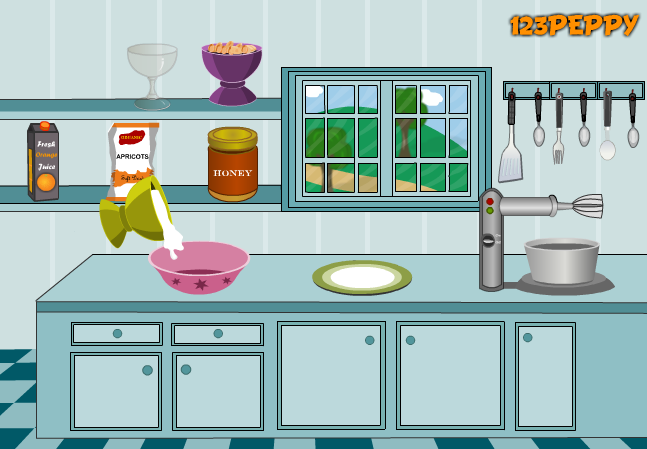The height and width of the screenshot is (449, 647).
Task: Choose the Honey jar
Action: (x=233, y=165)
